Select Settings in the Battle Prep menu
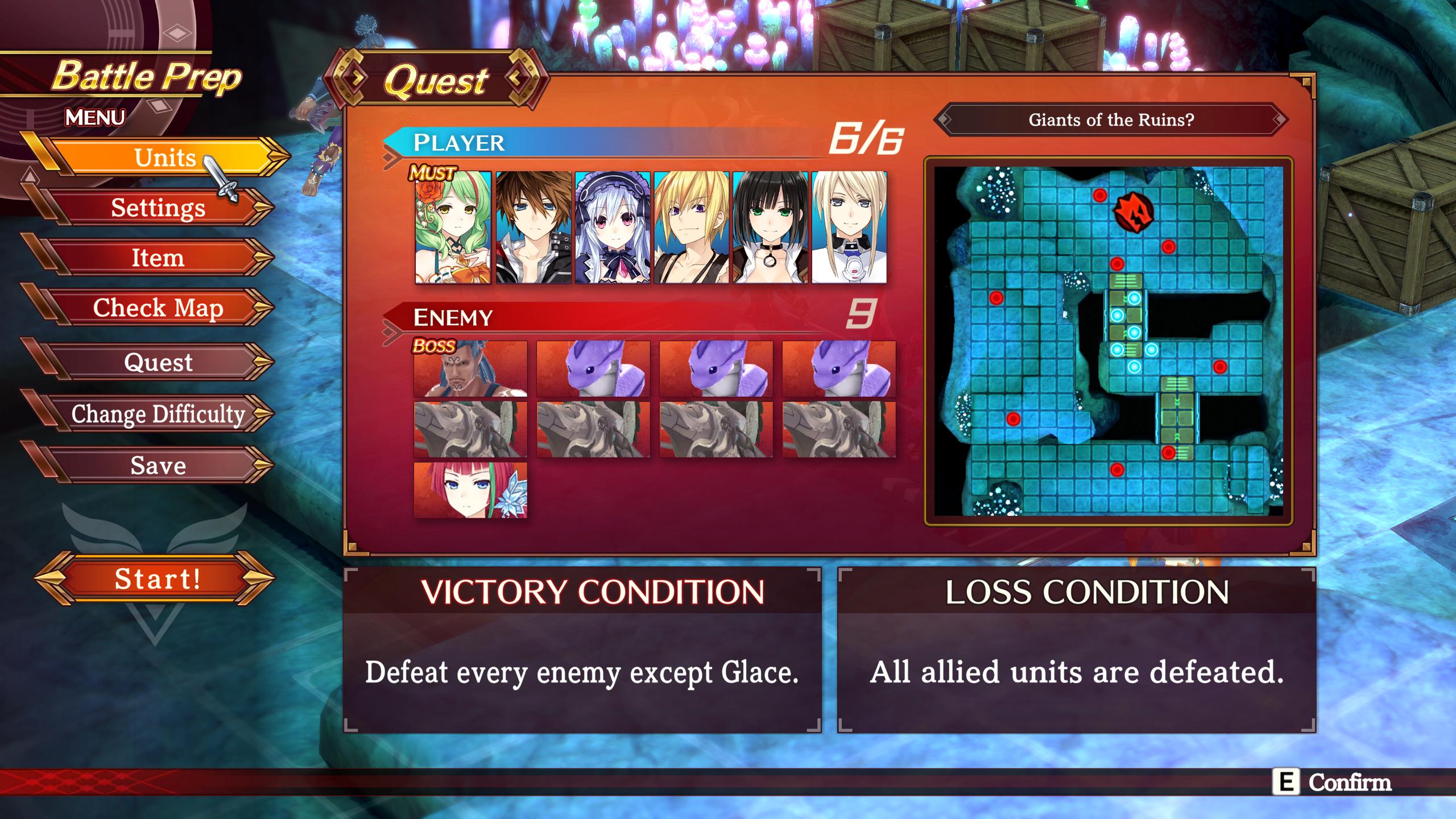The width and height of the screenshot is (1456, 819). point(158,208)
